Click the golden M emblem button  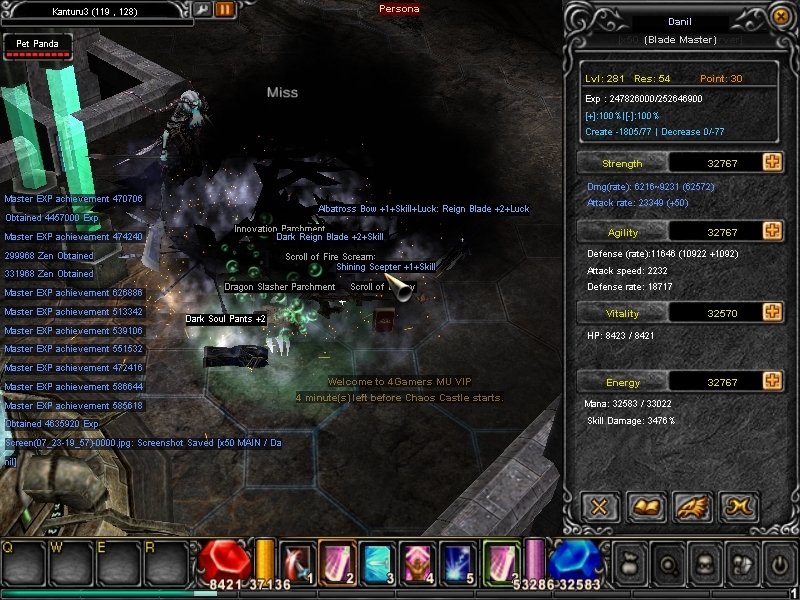click(740, 506)
